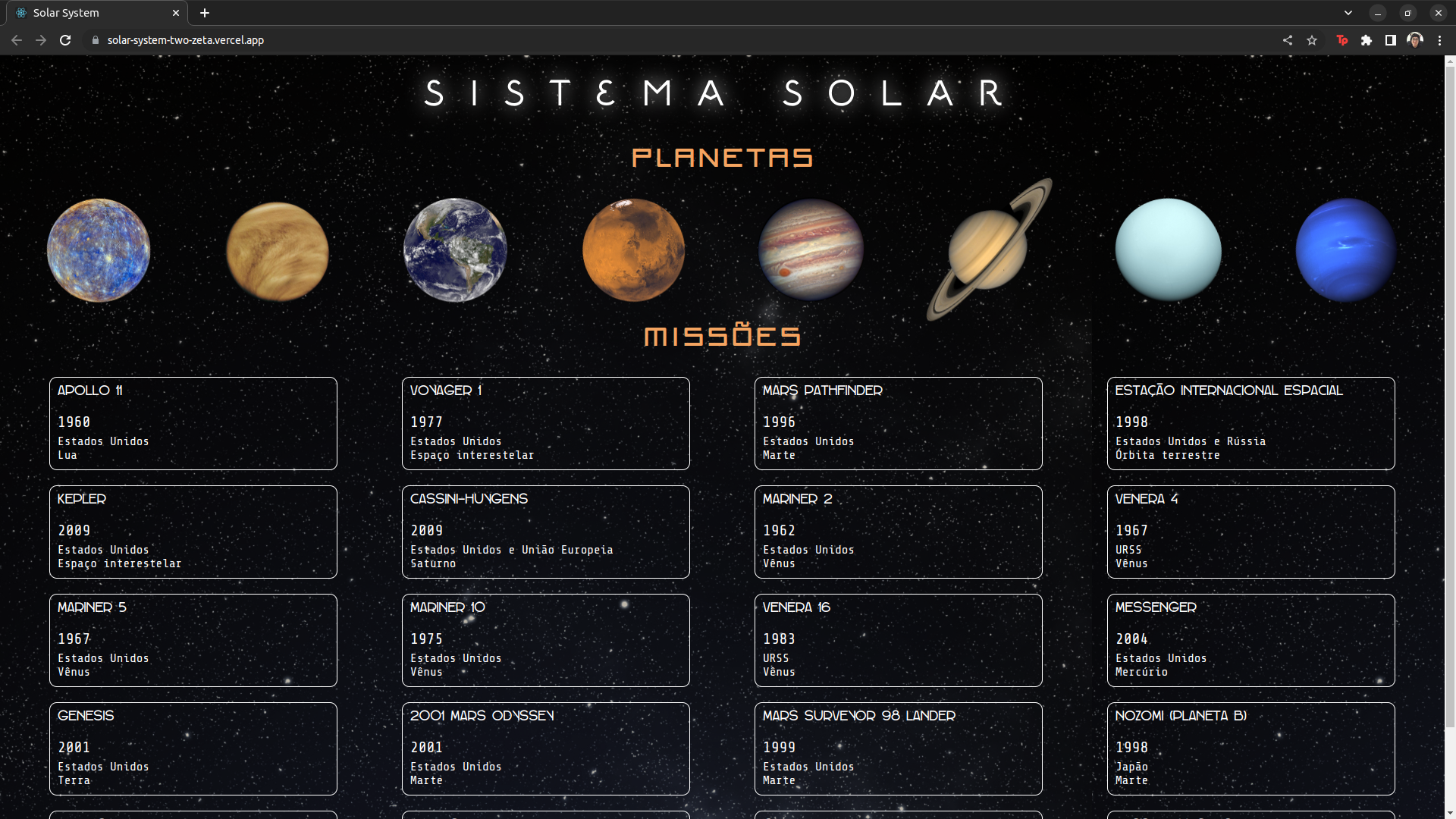Click the Jupiter planet image
Screen dimensions: 1456x819
pyautogui.click(x=810, y=250)
